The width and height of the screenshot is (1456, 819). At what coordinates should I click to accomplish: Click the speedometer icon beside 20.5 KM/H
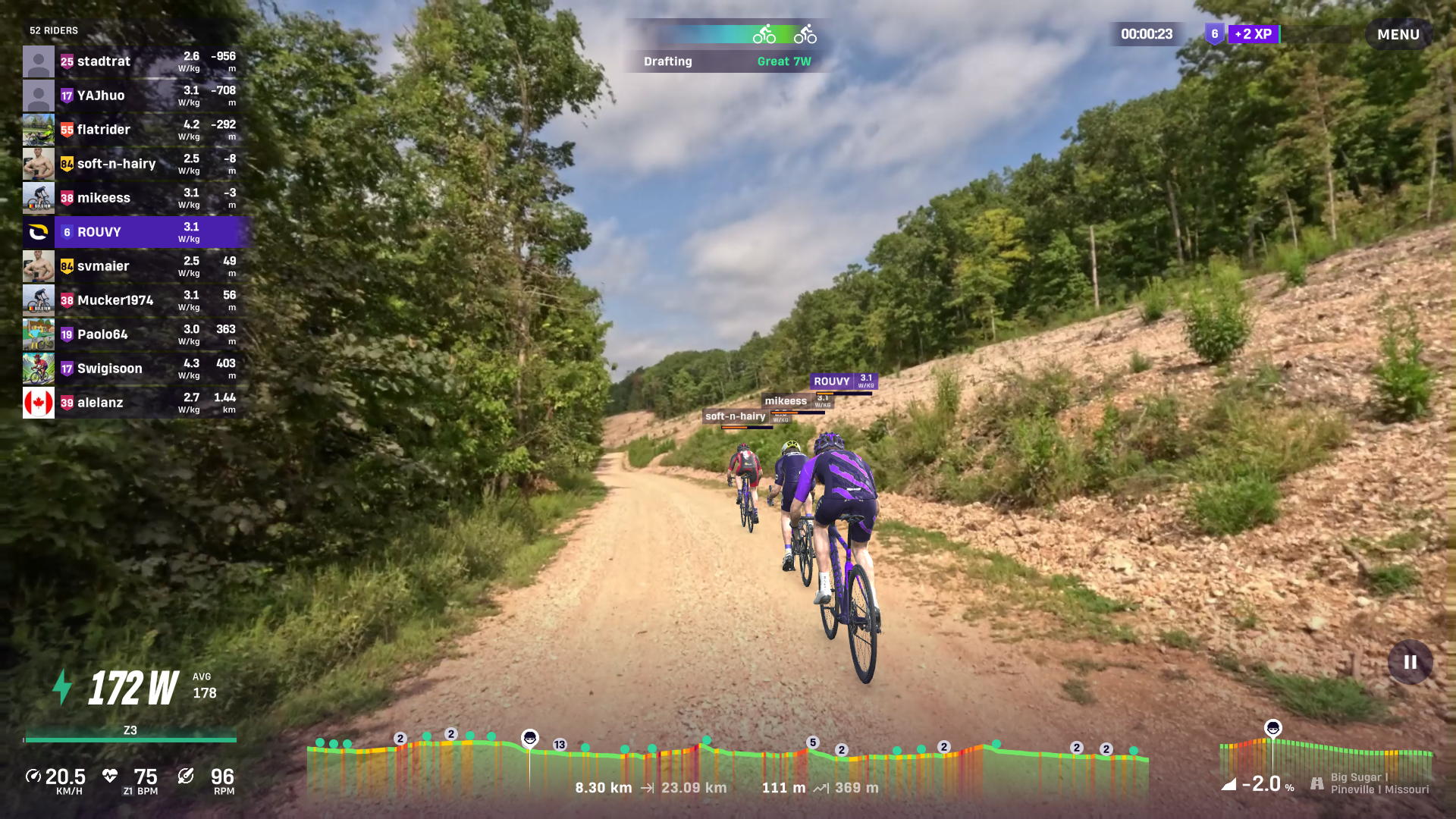(x=32, y=776)
